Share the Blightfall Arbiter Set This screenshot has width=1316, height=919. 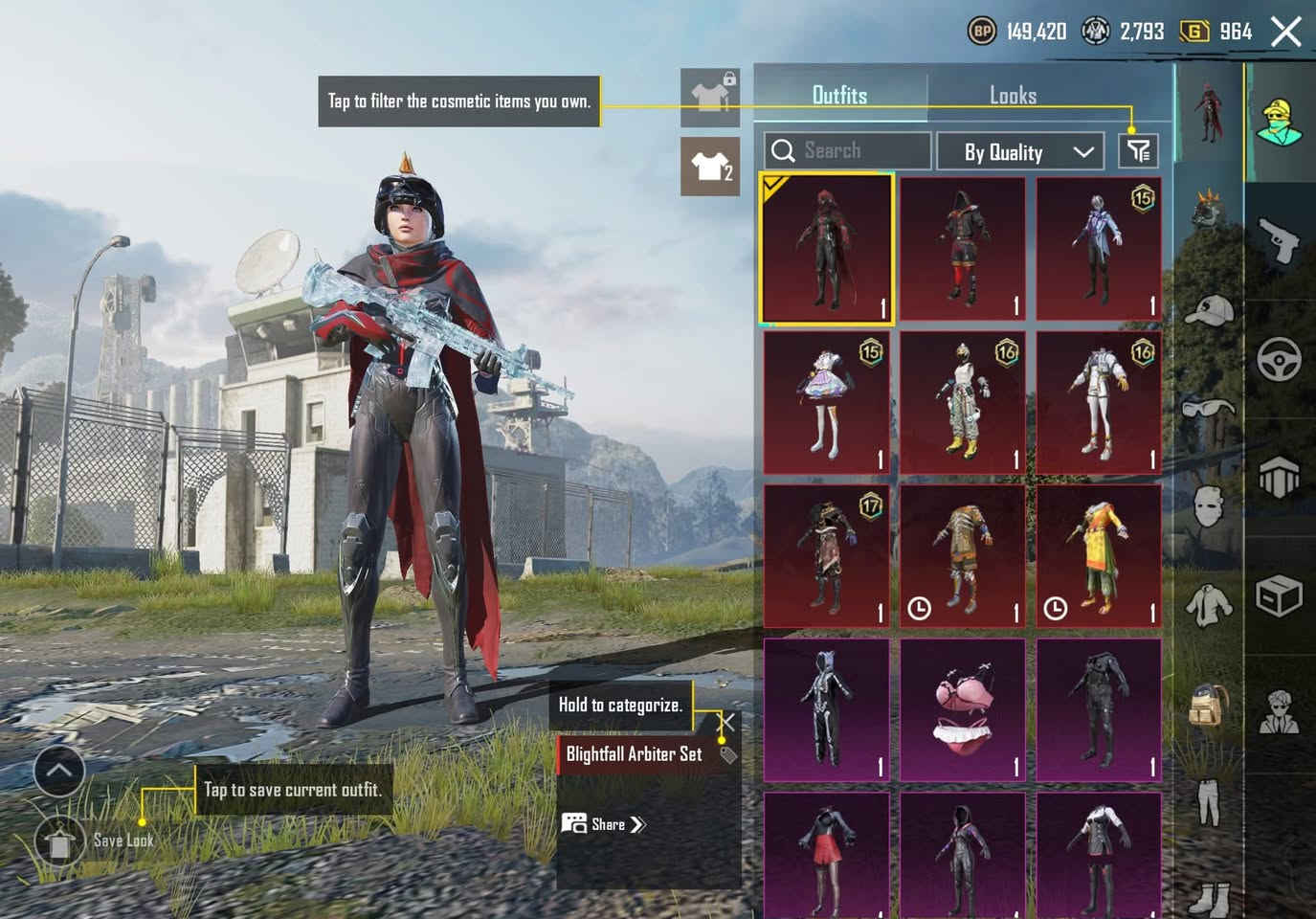(606, 824)
